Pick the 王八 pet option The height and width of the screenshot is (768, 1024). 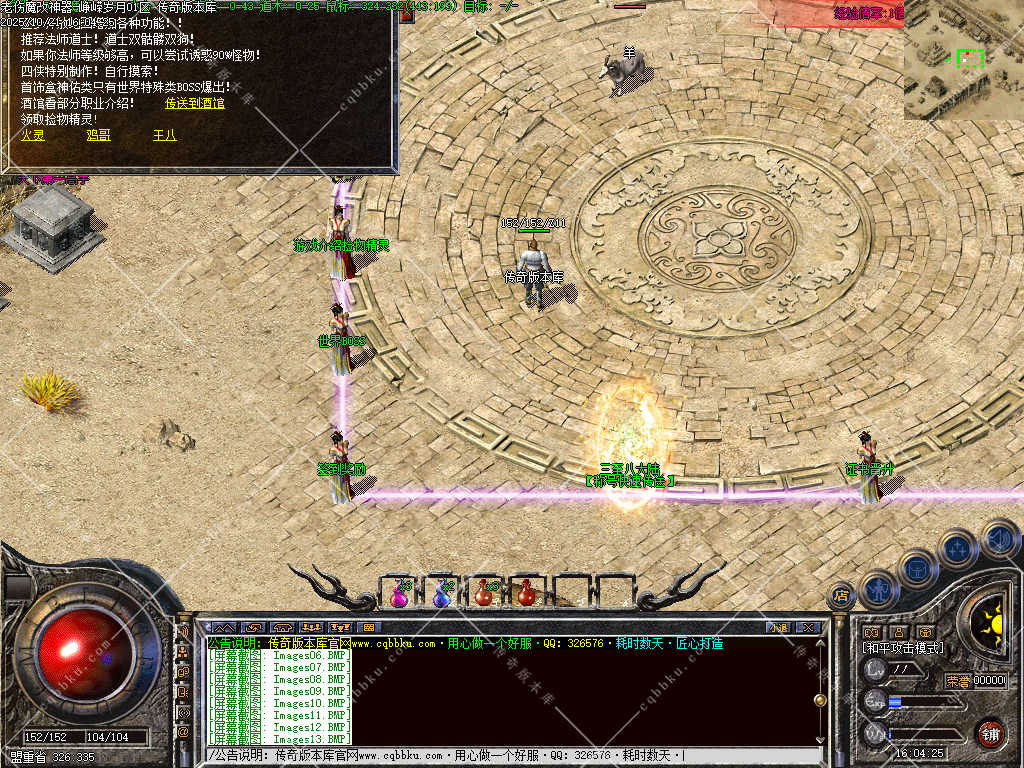point(164,135)
